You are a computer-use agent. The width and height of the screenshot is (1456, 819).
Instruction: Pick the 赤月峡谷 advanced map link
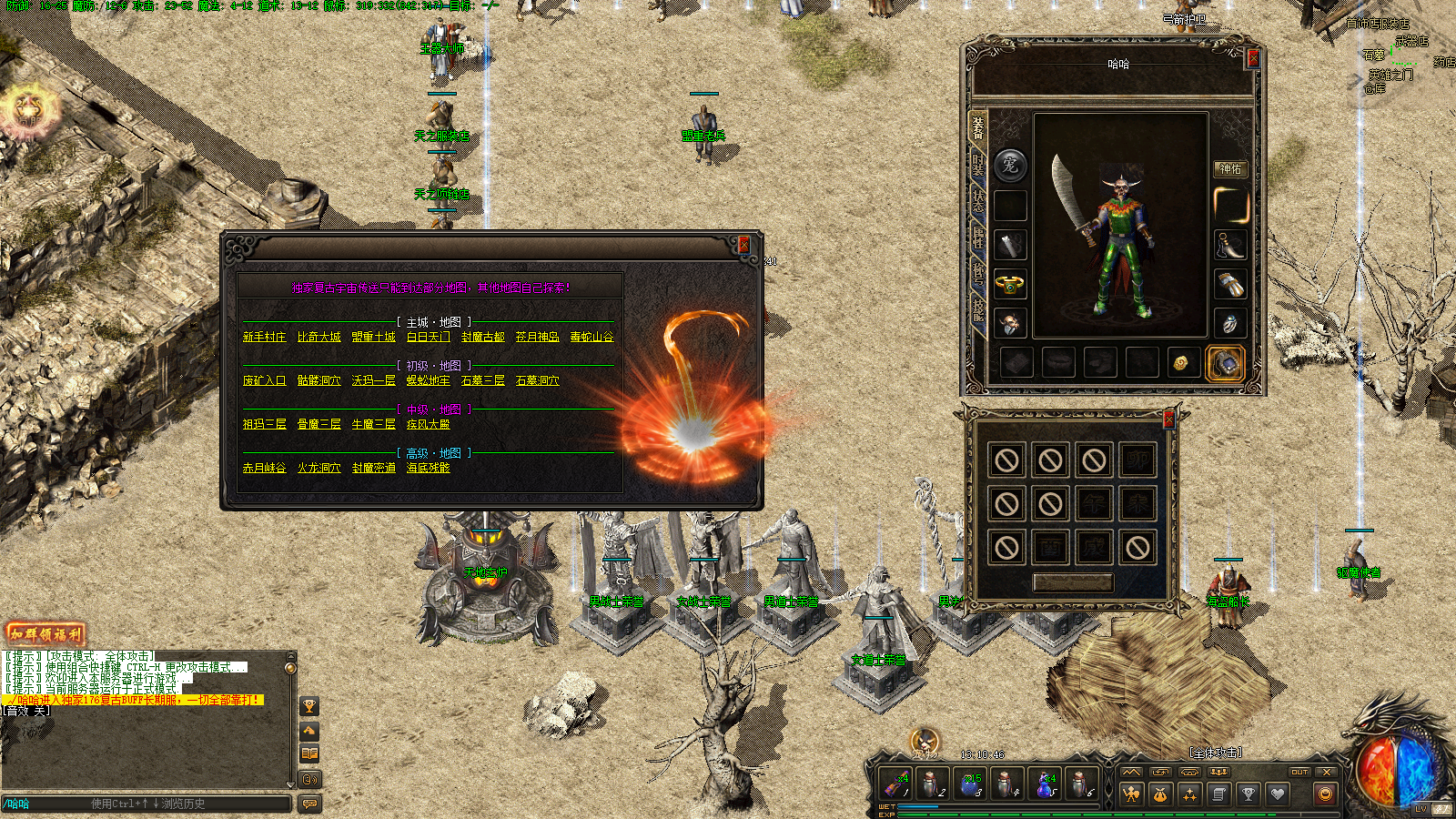[264, 468]
